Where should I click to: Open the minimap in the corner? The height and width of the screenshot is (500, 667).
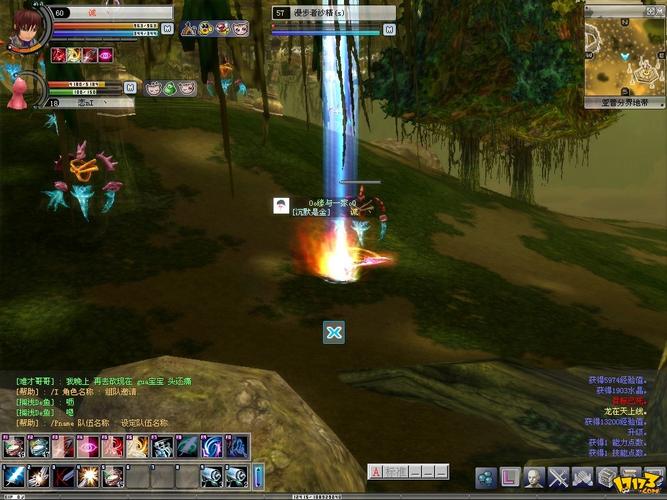pyautogui.click(x=624, y=50)
